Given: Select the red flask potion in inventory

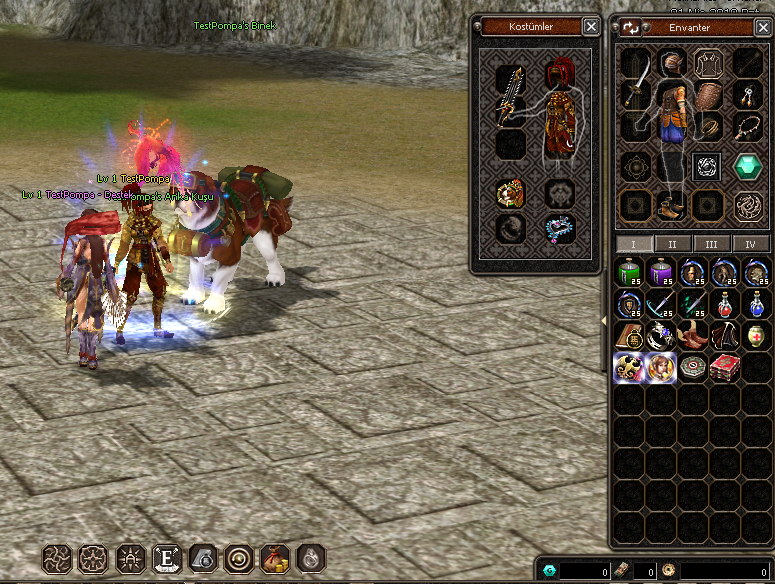Looking at the screenshot, I should click(724, 304).
